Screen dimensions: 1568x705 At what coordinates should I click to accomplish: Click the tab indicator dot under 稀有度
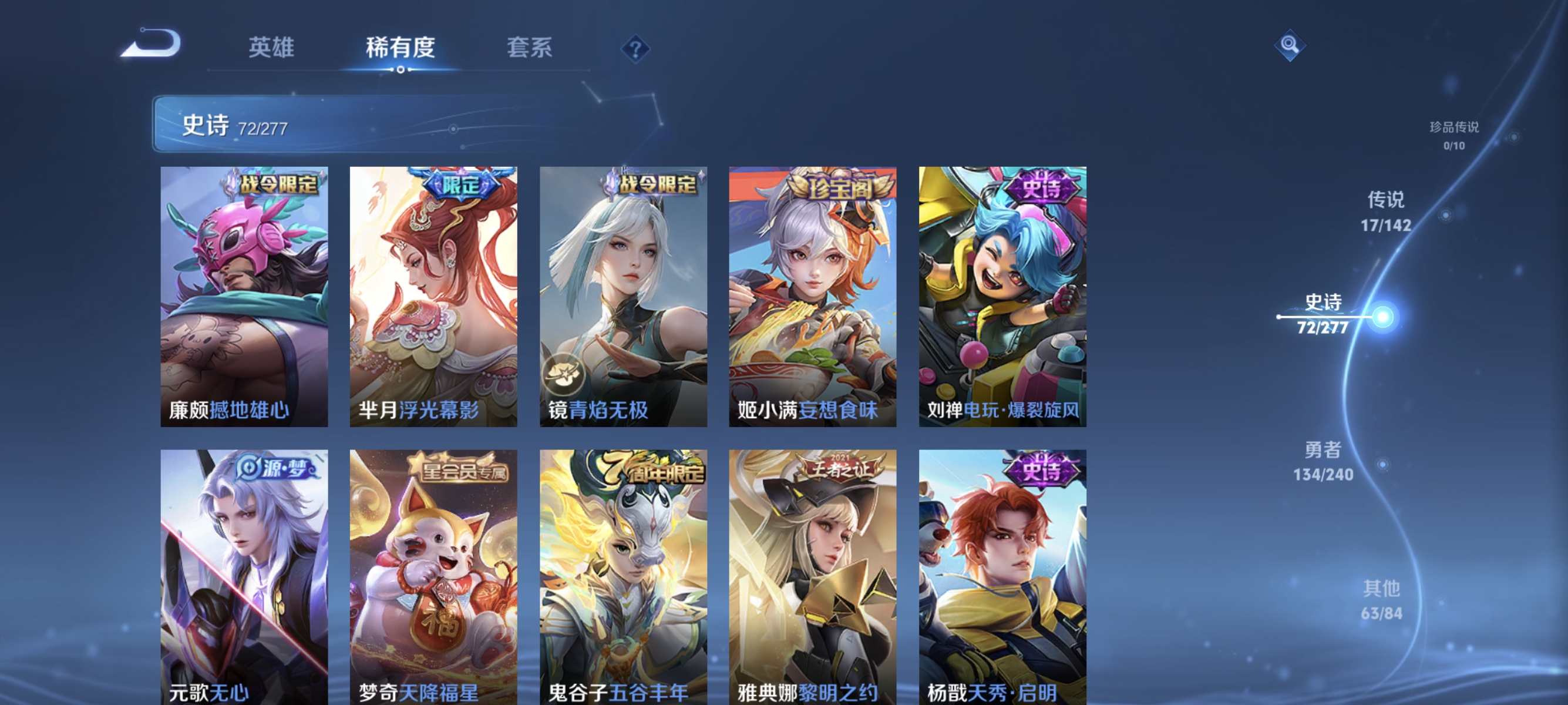(x=400, y=69)
